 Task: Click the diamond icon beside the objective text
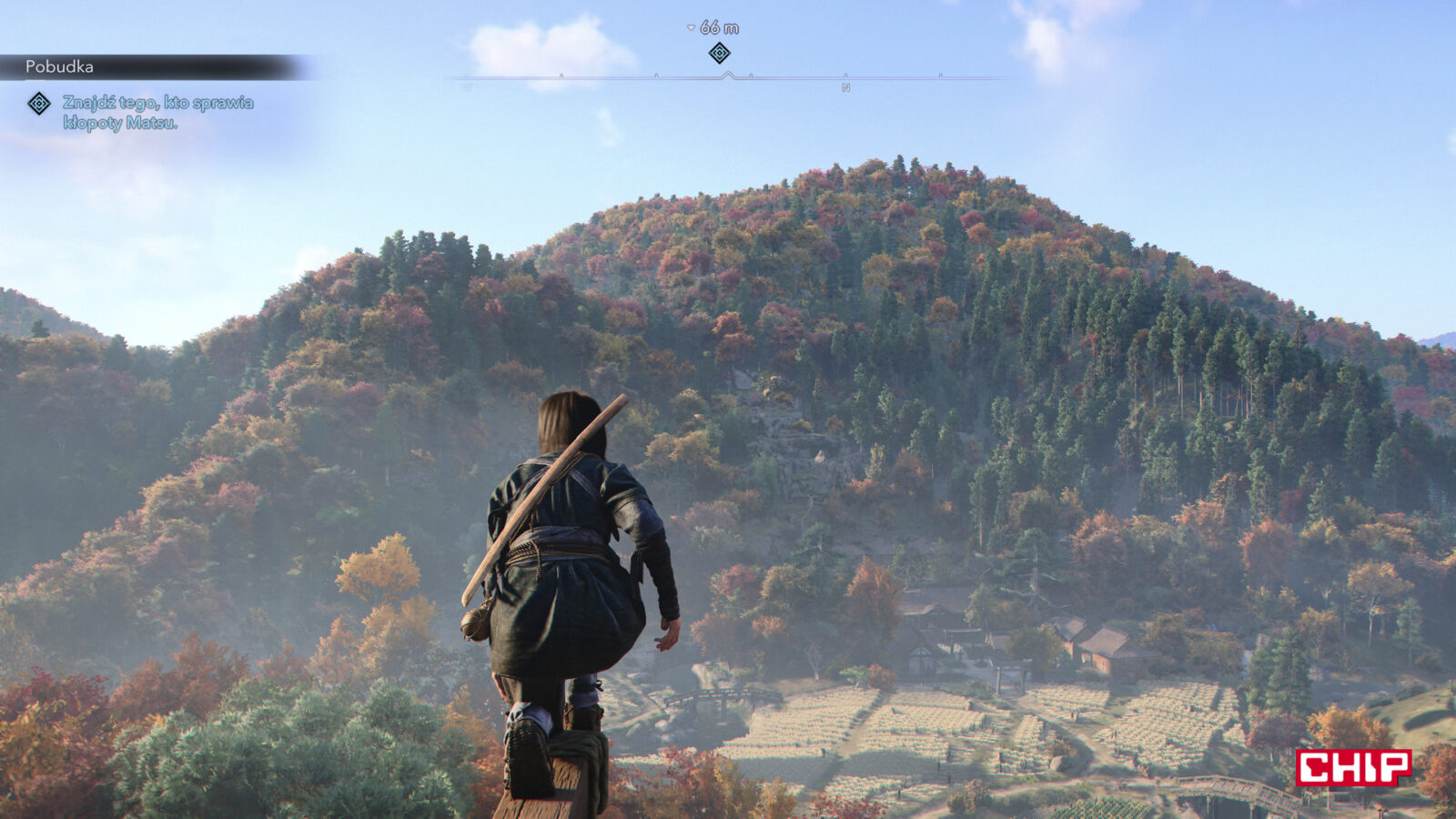click(39, 104)
